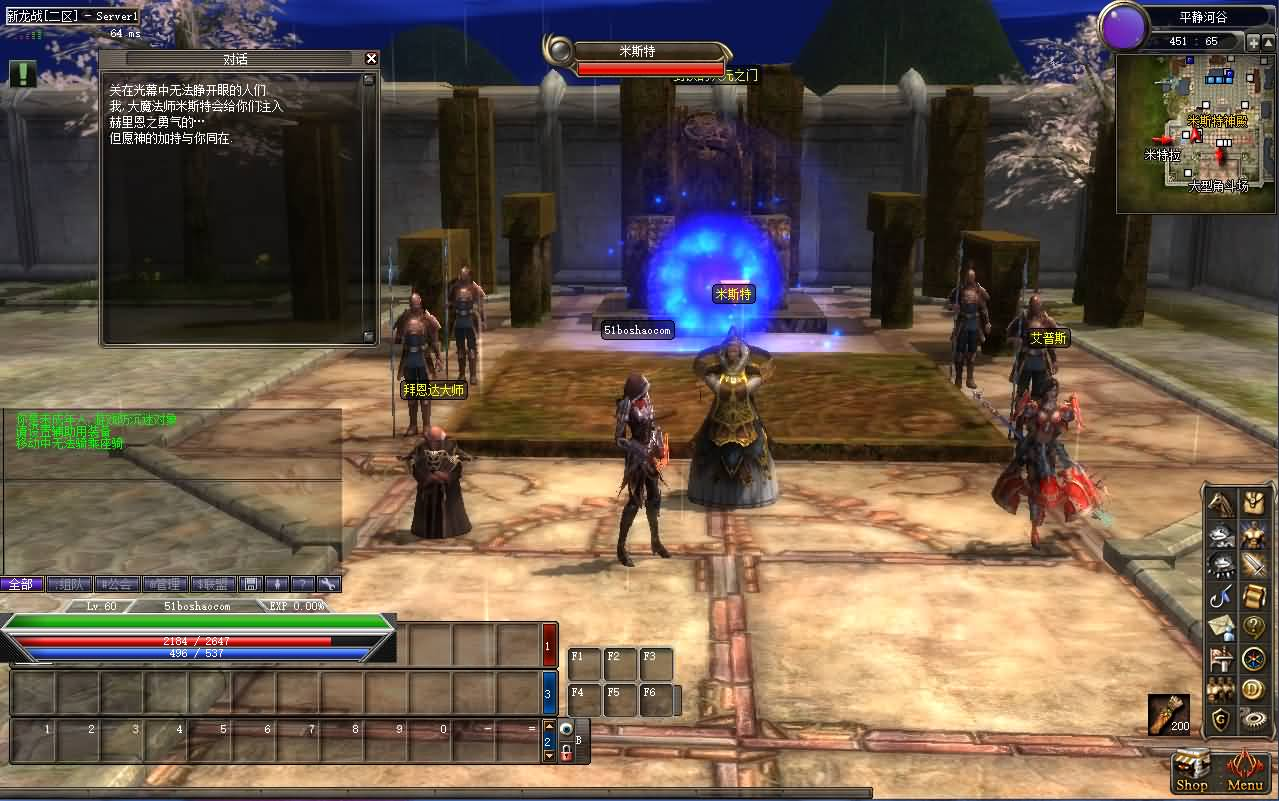Click the question mark help icon
Viewport: 1279px width, 801px height.
[x=1253, y=627]
